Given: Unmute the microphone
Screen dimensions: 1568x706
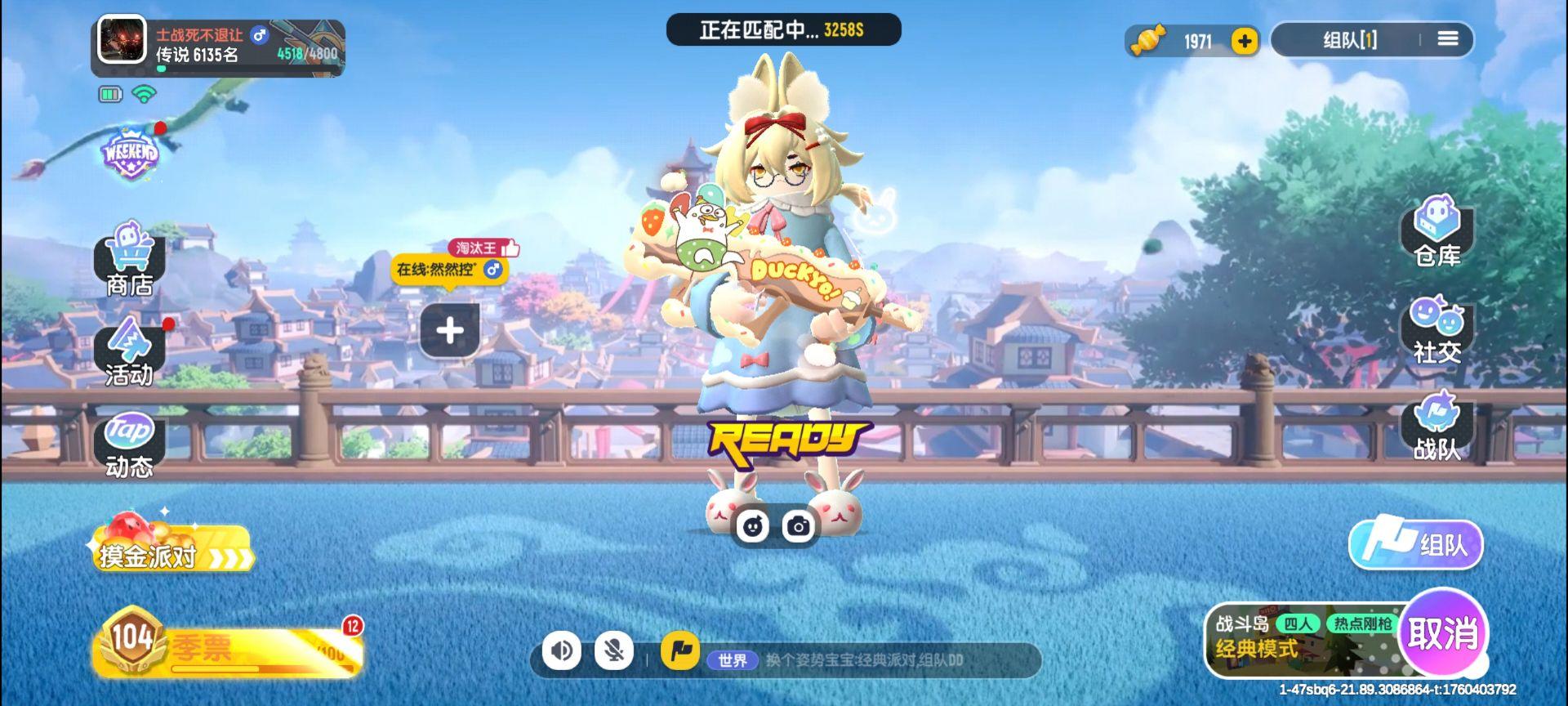Looking at the screenshot, I should coord(615,650).
